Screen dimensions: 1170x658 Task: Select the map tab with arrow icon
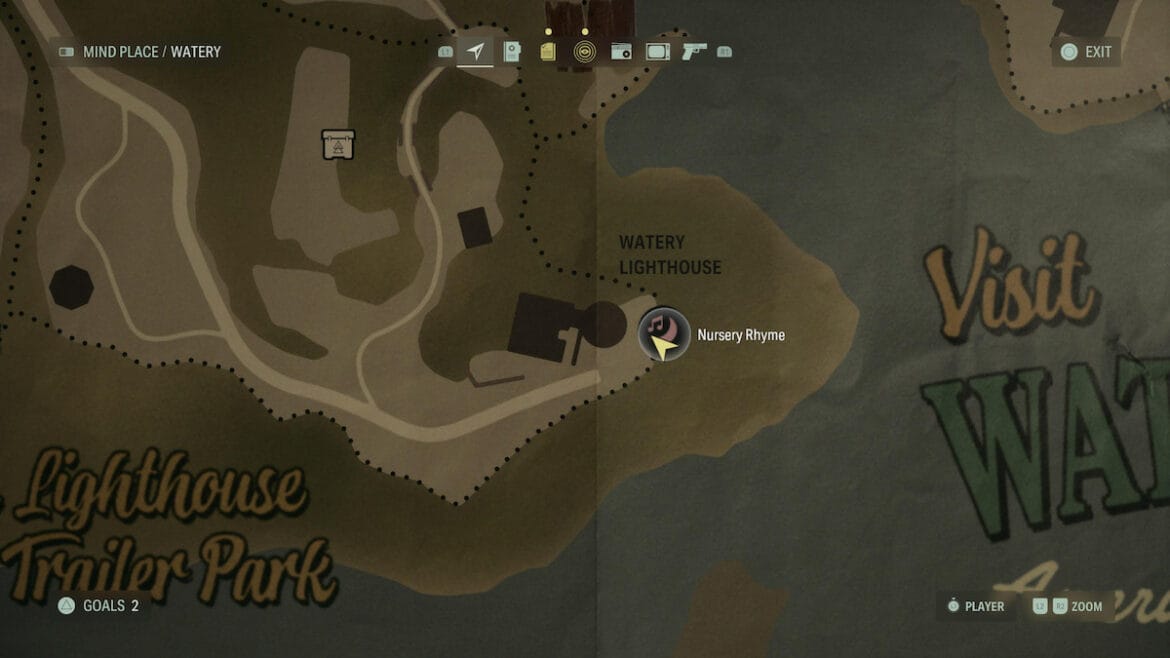click(475, 52)
